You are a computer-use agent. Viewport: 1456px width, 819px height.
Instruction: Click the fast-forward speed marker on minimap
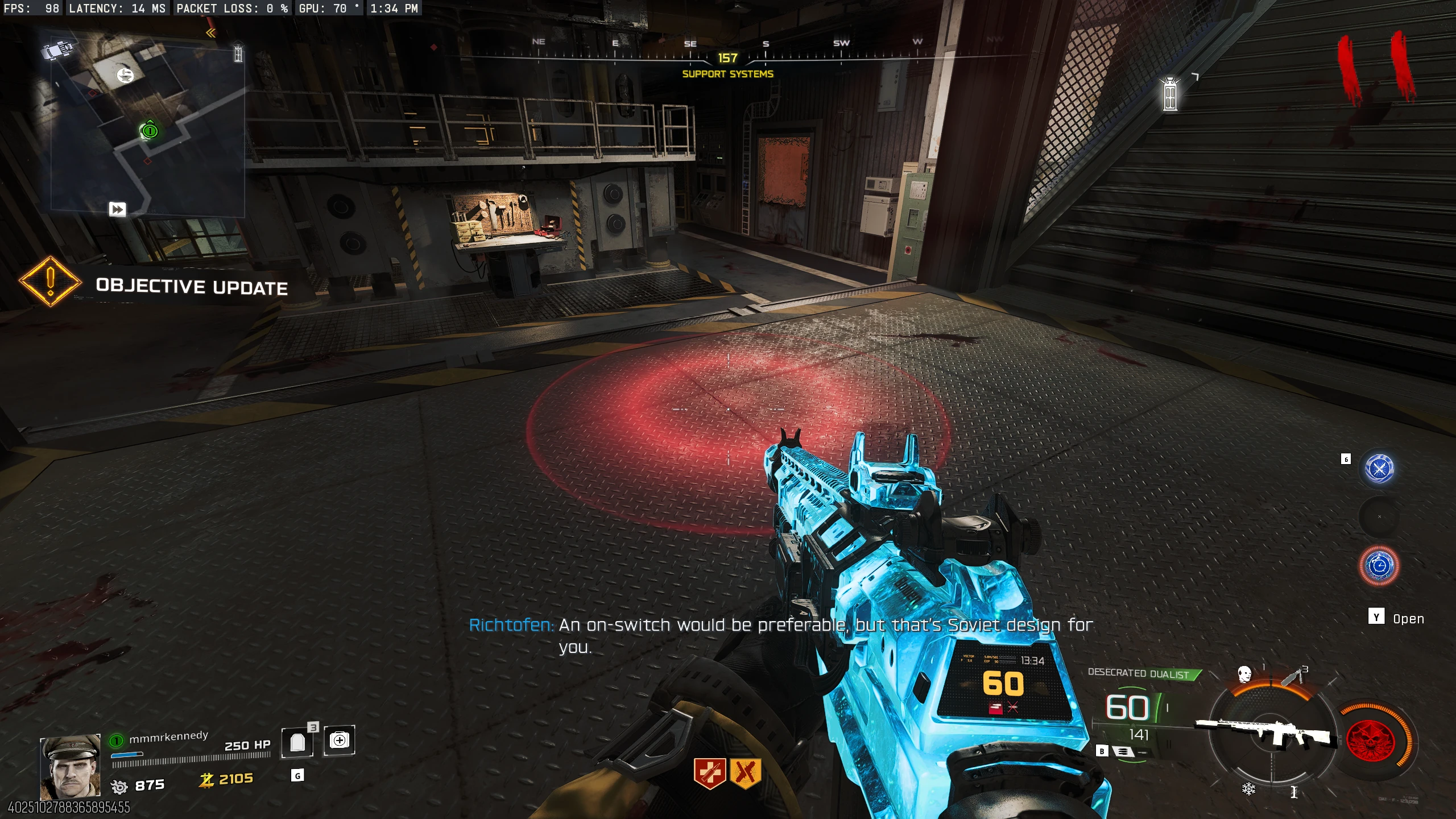point(117,209)
